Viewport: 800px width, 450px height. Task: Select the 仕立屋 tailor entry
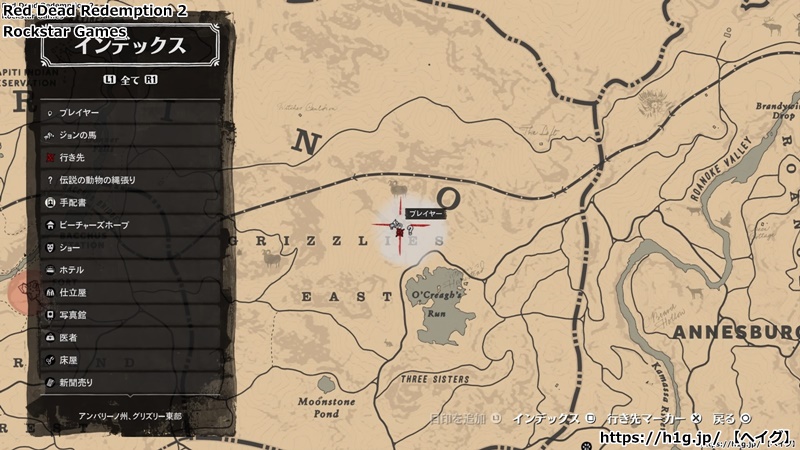coord(130,292)
